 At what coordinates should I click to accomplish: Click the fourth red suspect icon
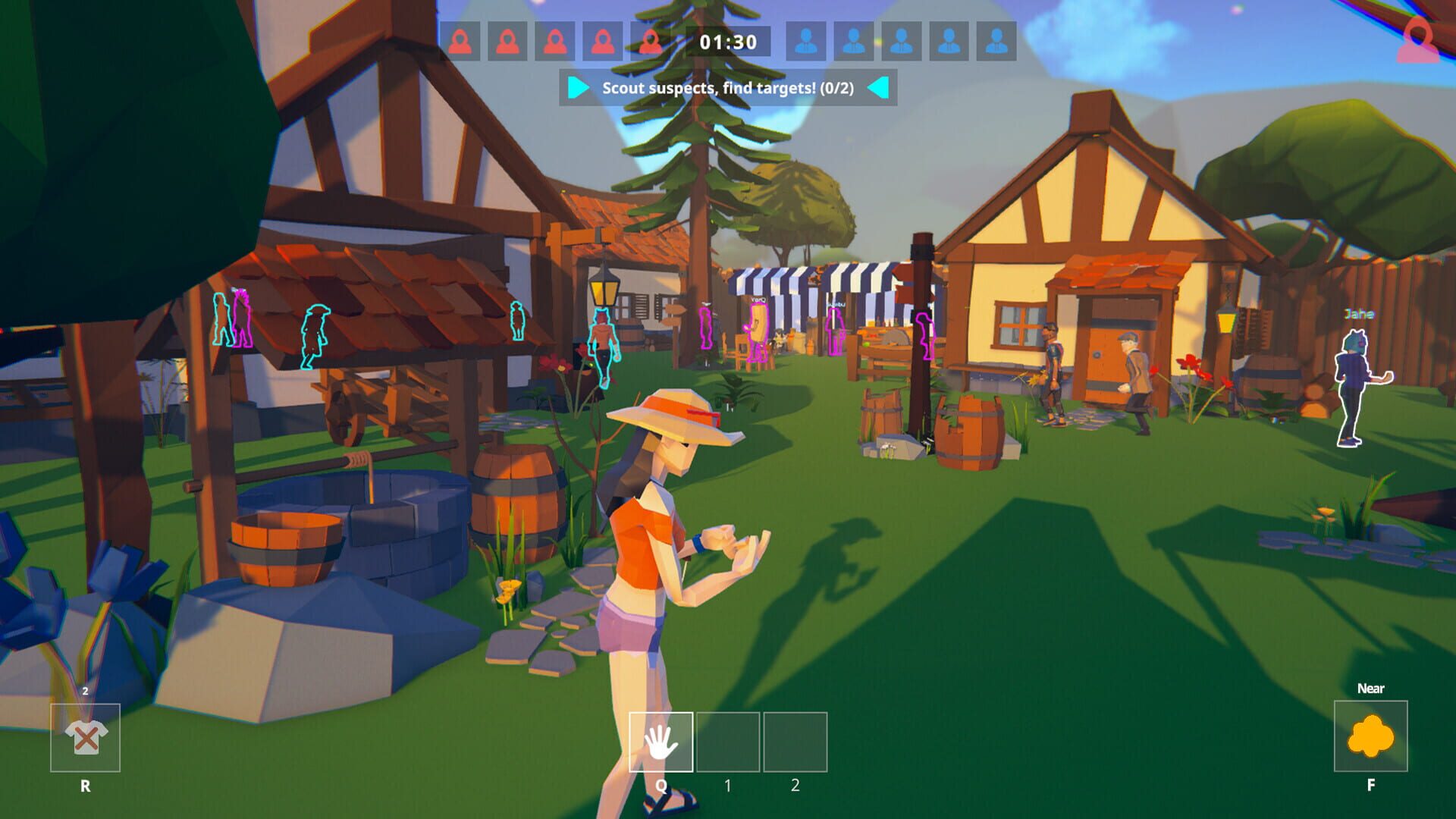point(601,39)
